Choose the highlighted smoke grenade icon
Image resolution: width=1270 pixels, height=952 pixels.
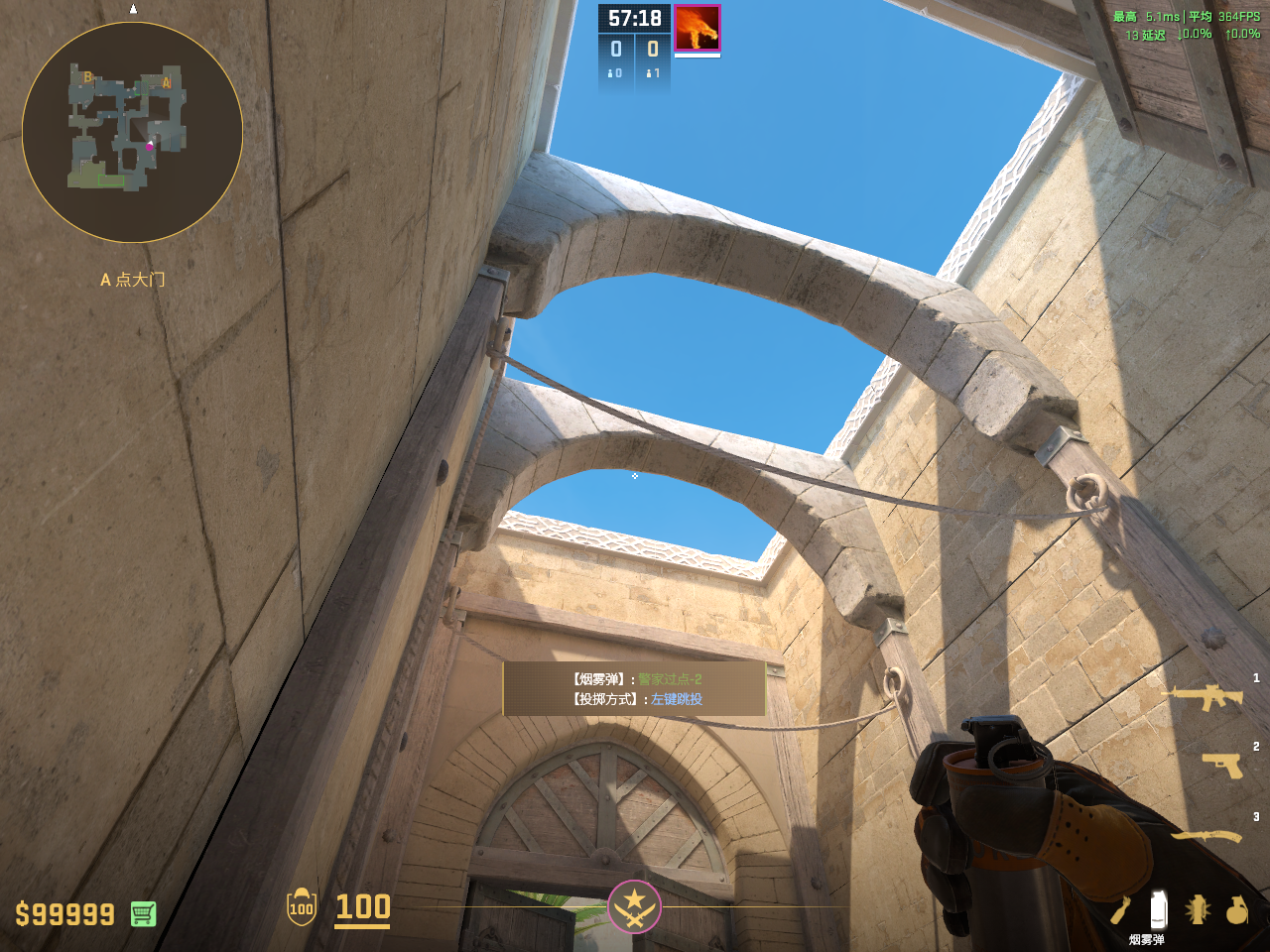point(1157,908)
